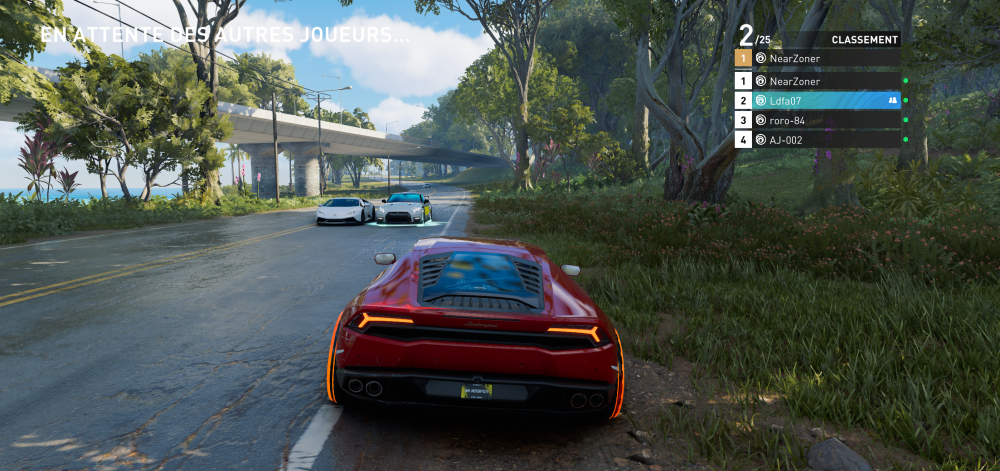Open the Classement leaderboard header
The height and width of the screenshot is (471, 1000).
point(863,40)
